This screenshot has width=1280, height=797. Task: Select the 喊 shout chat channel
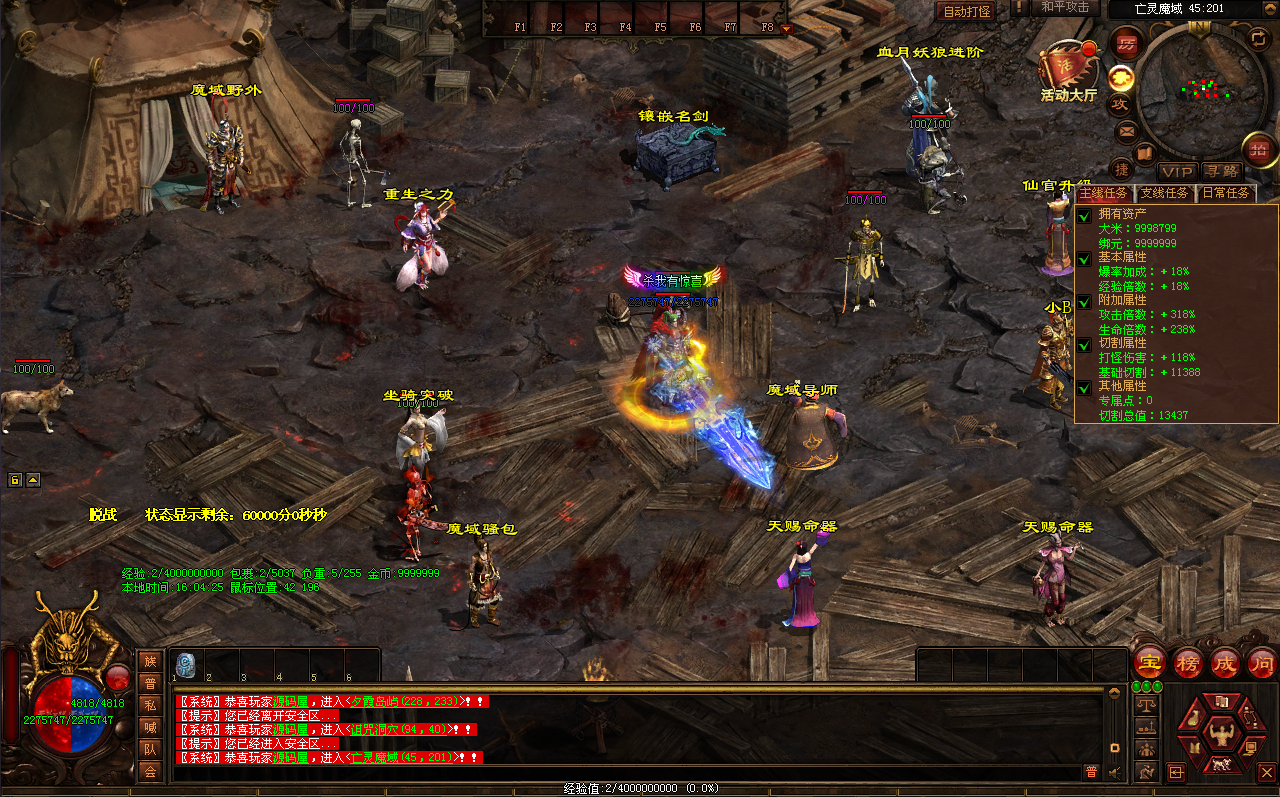click(x=150, y=727)
